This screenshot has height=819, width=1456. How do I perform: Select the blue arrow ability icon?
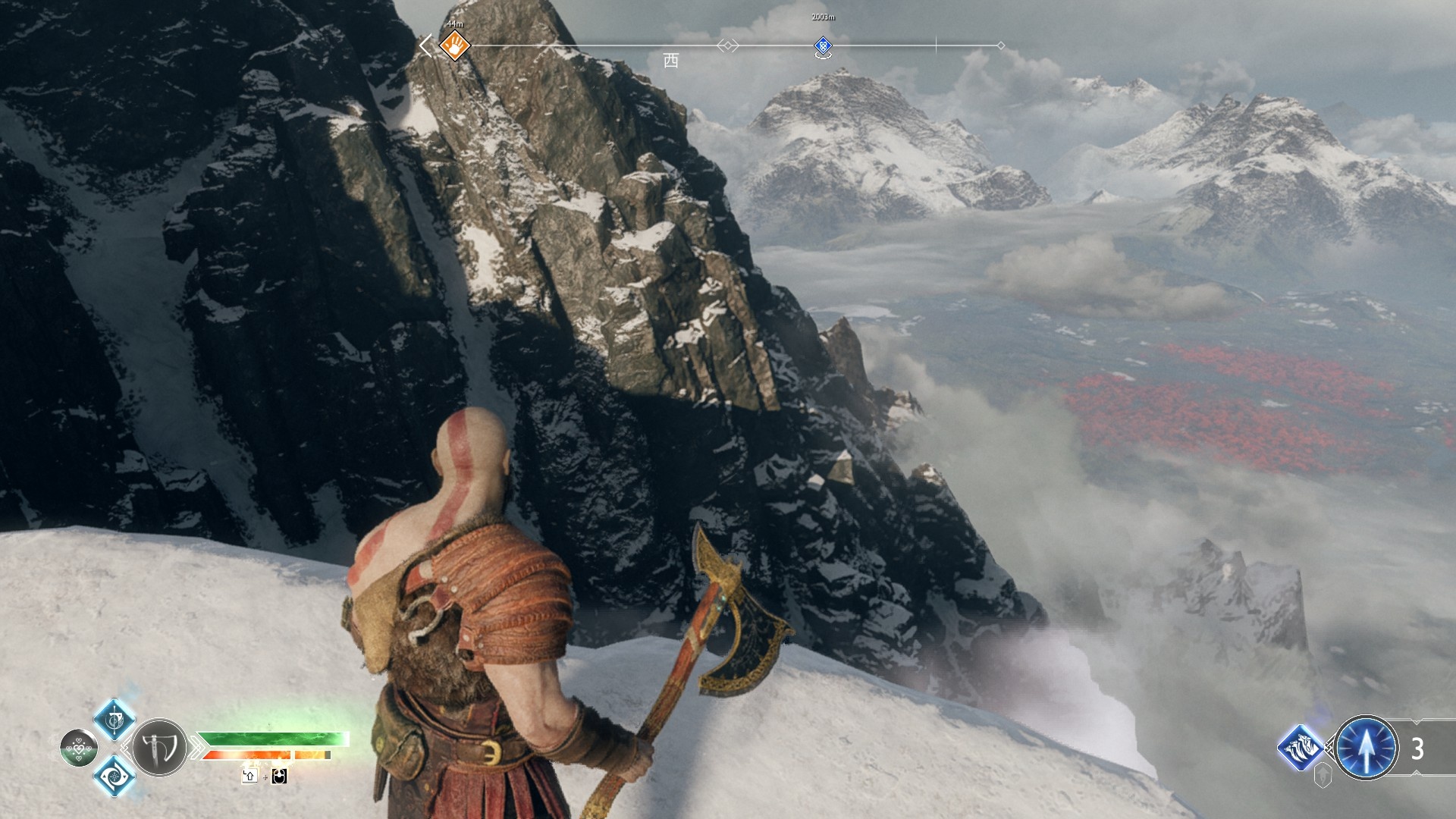1366,748
